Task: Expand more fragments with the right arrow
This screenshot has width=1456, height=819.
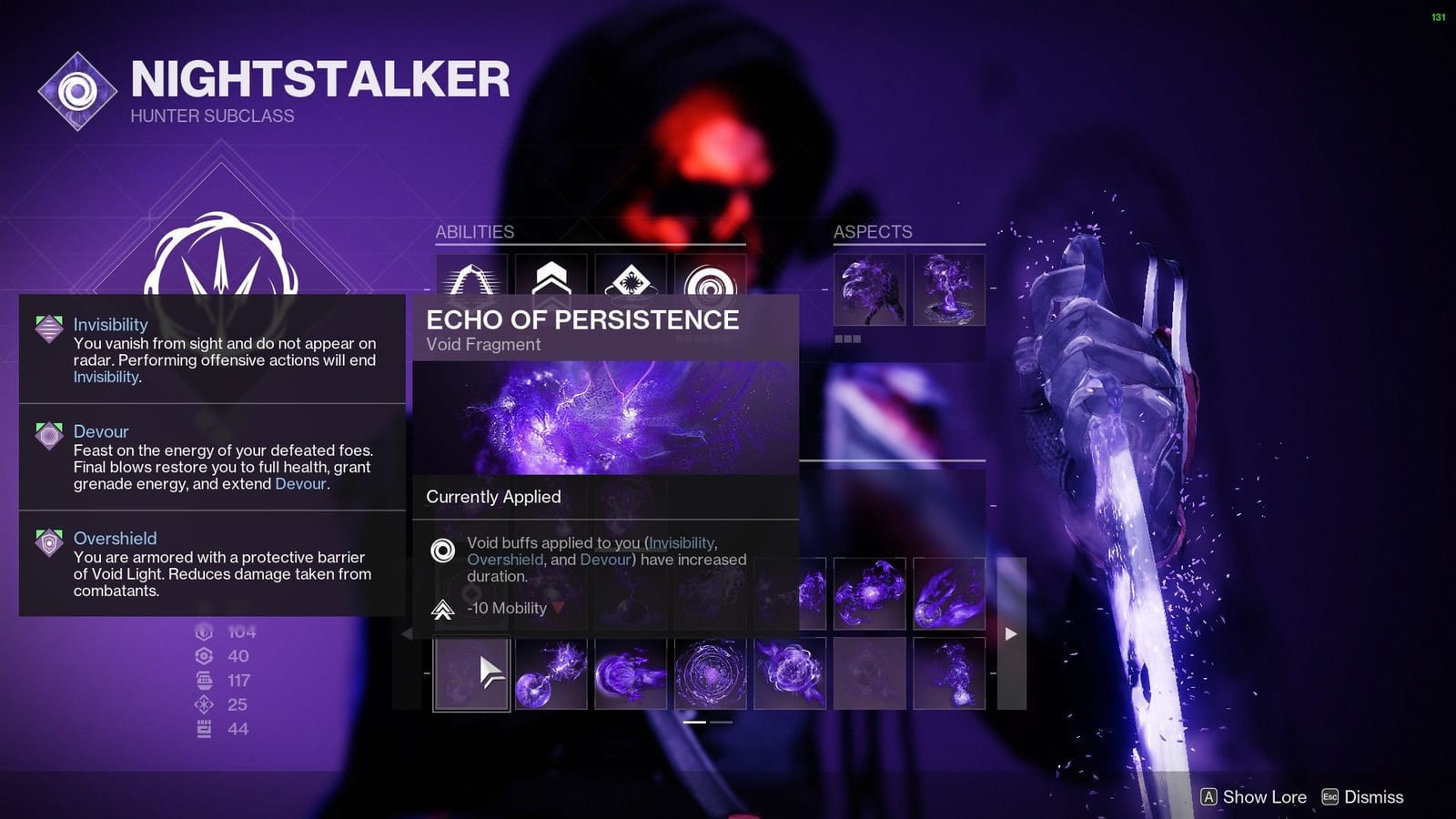Action: [1010, 633]
